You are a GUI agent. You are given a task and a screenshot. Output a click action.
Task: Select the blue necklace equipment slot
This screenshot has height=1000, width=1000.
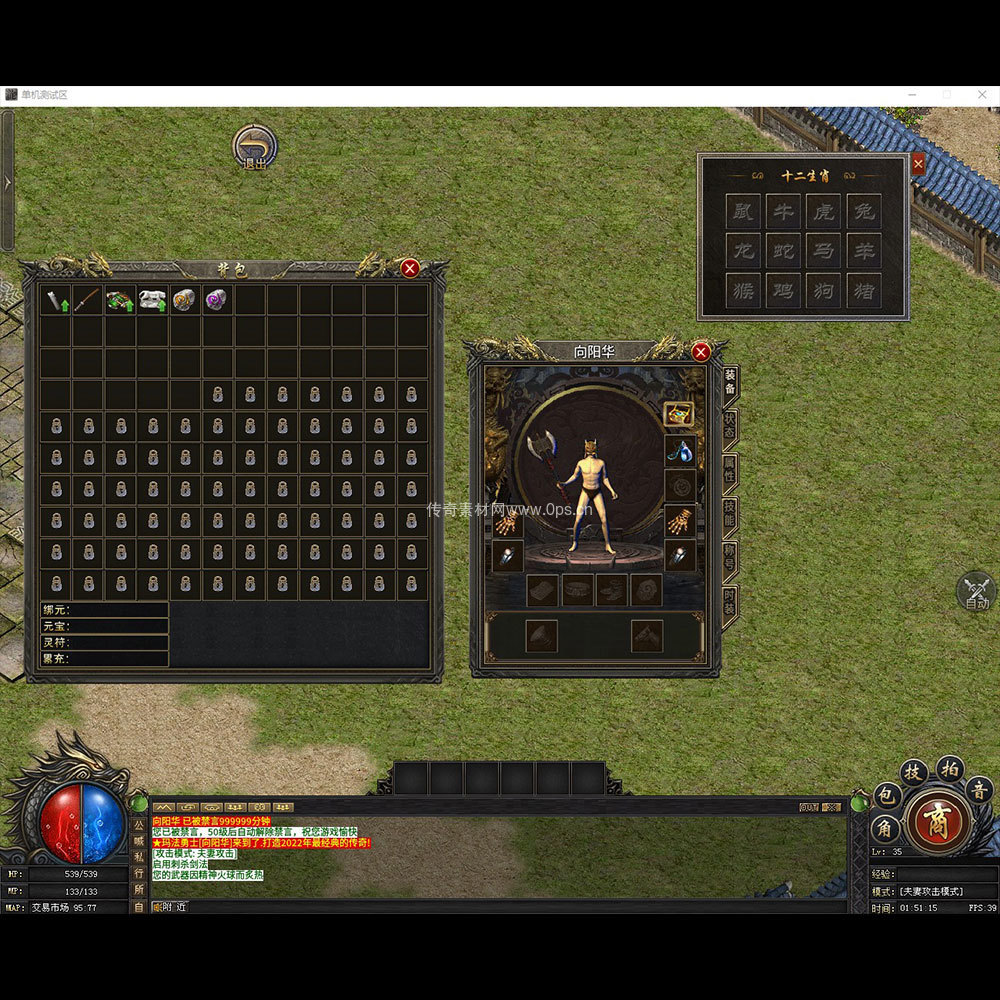(680, 450)
